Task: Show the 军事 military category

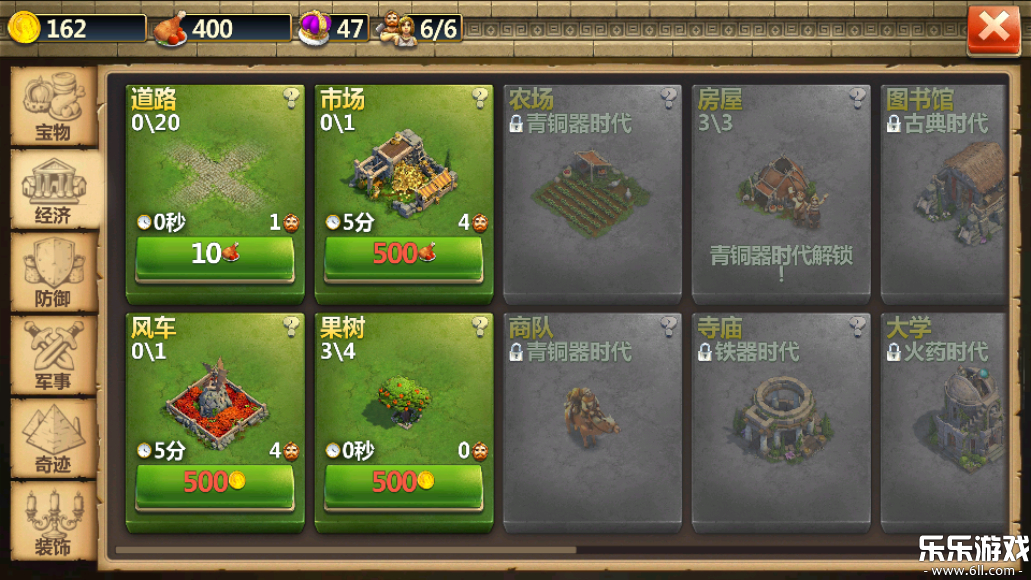Action: pyautogui.click(x=54, y=356)
